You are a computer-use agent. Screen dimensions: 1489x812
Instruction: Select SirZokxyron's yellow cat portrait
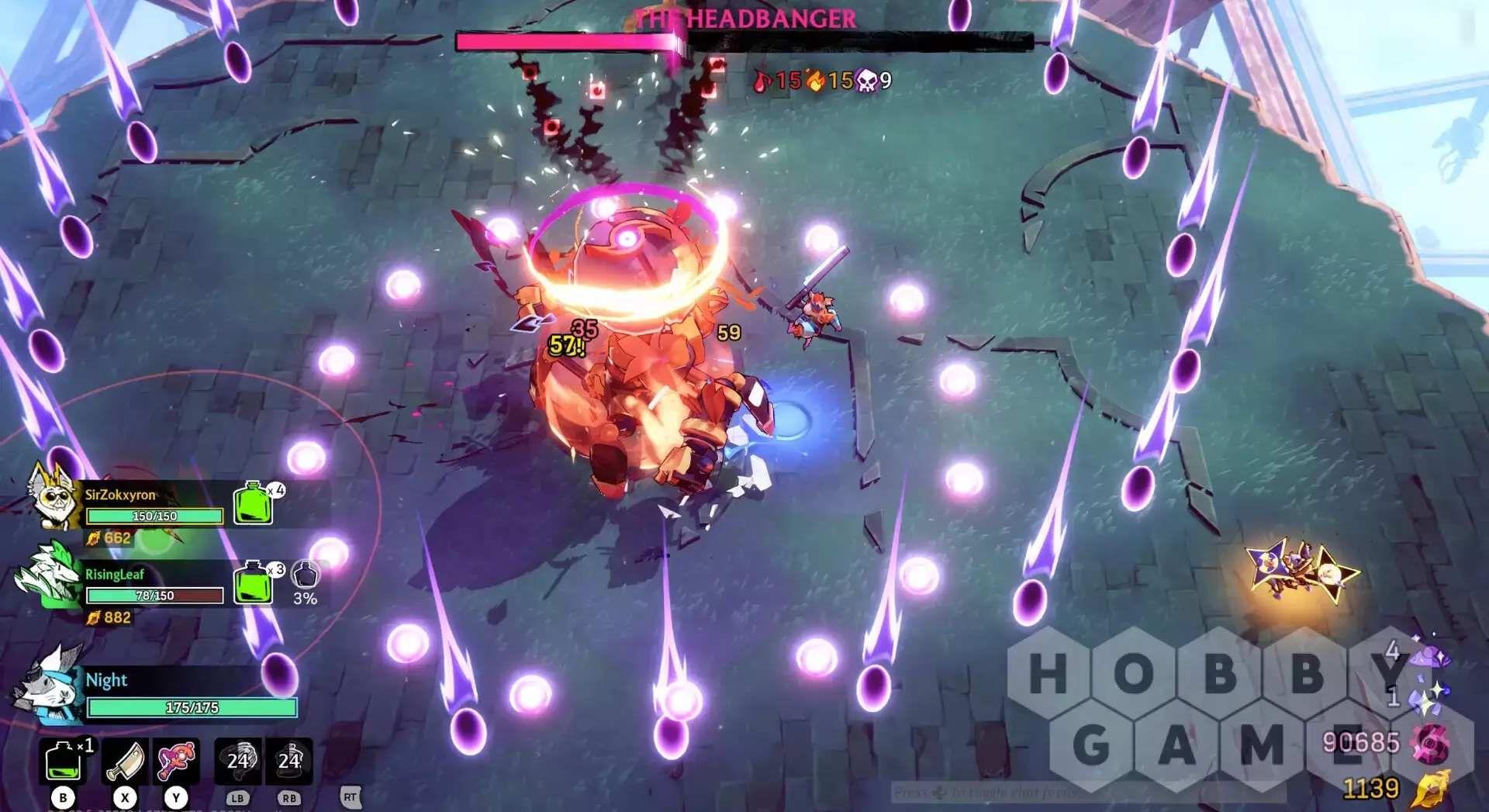click(x=53, y=496)
